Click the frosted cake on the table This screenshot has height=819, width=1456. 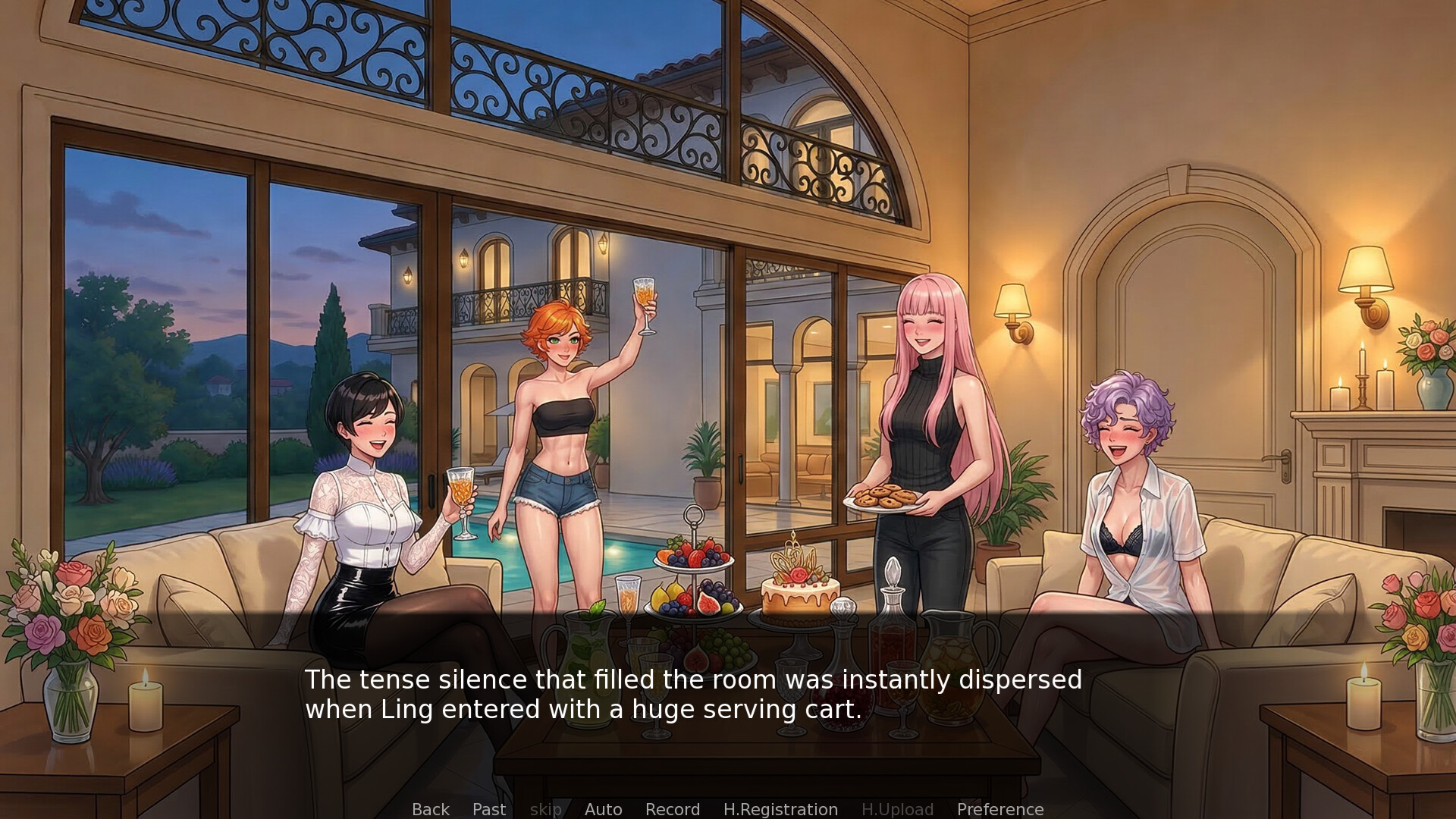pyautogui.click(x=800, y=599)
